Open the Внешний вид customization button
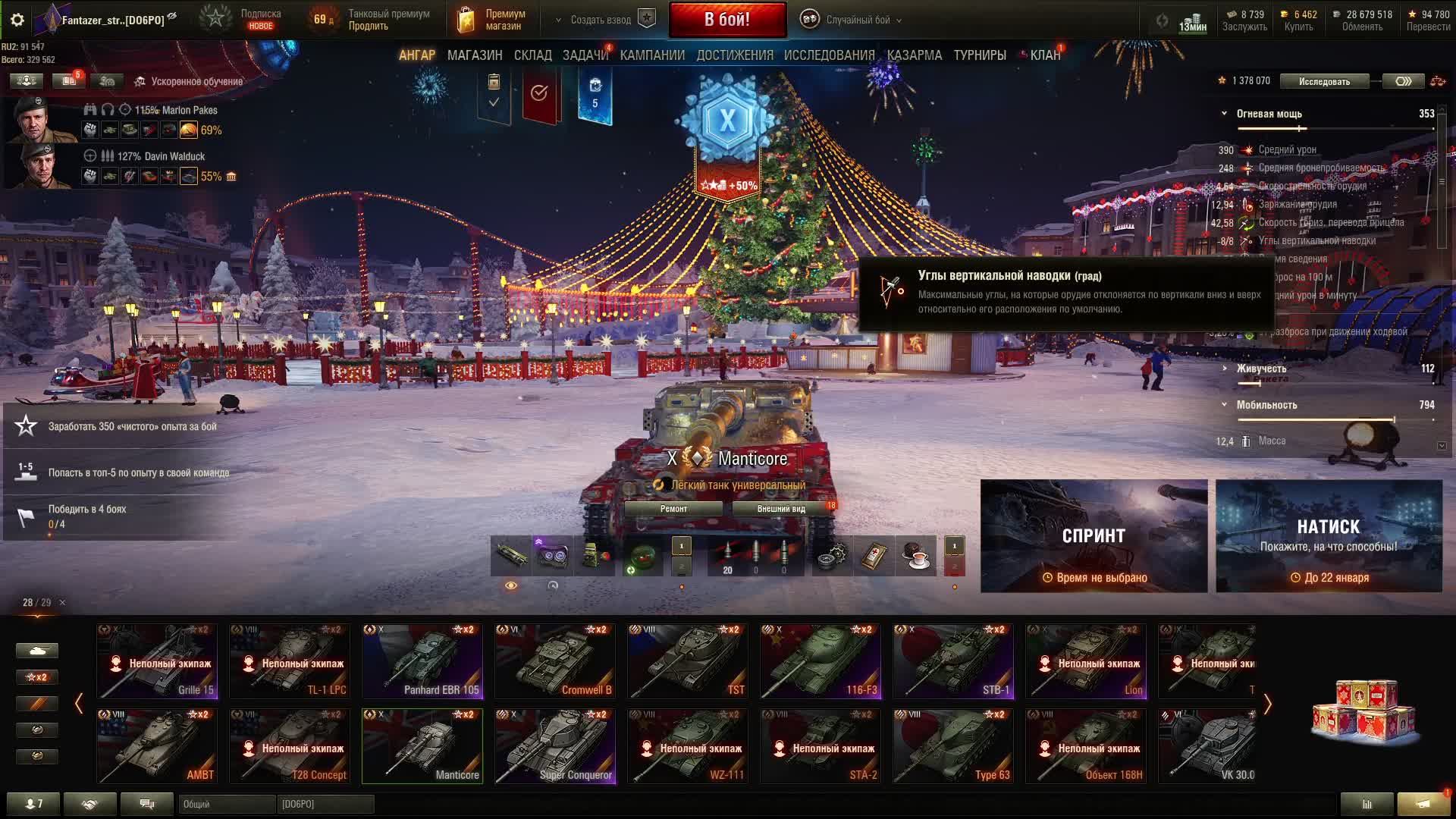This screenshot has height=819, width=1456. point(781,509)
